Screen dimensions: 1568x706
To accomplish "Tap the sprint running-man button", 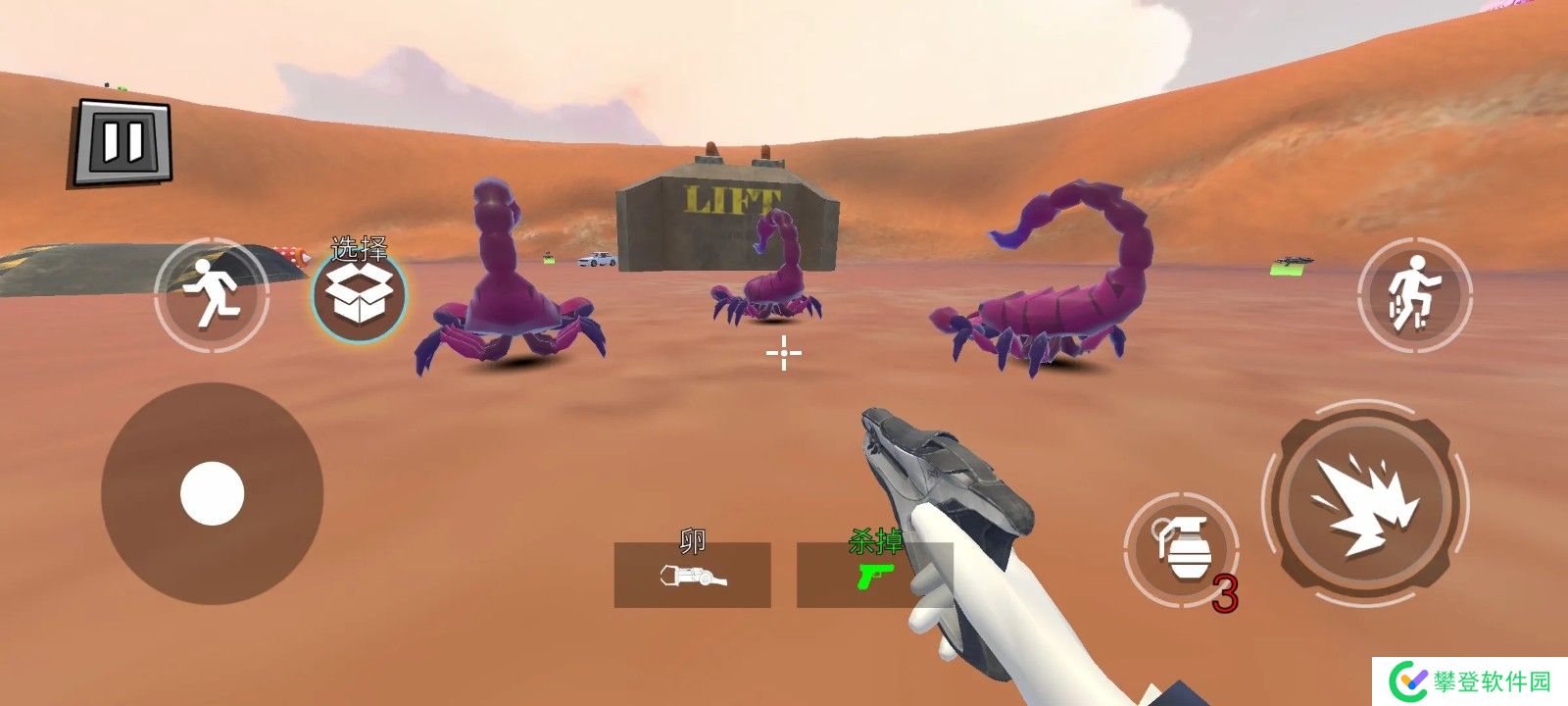I will (x=212, y=294).
